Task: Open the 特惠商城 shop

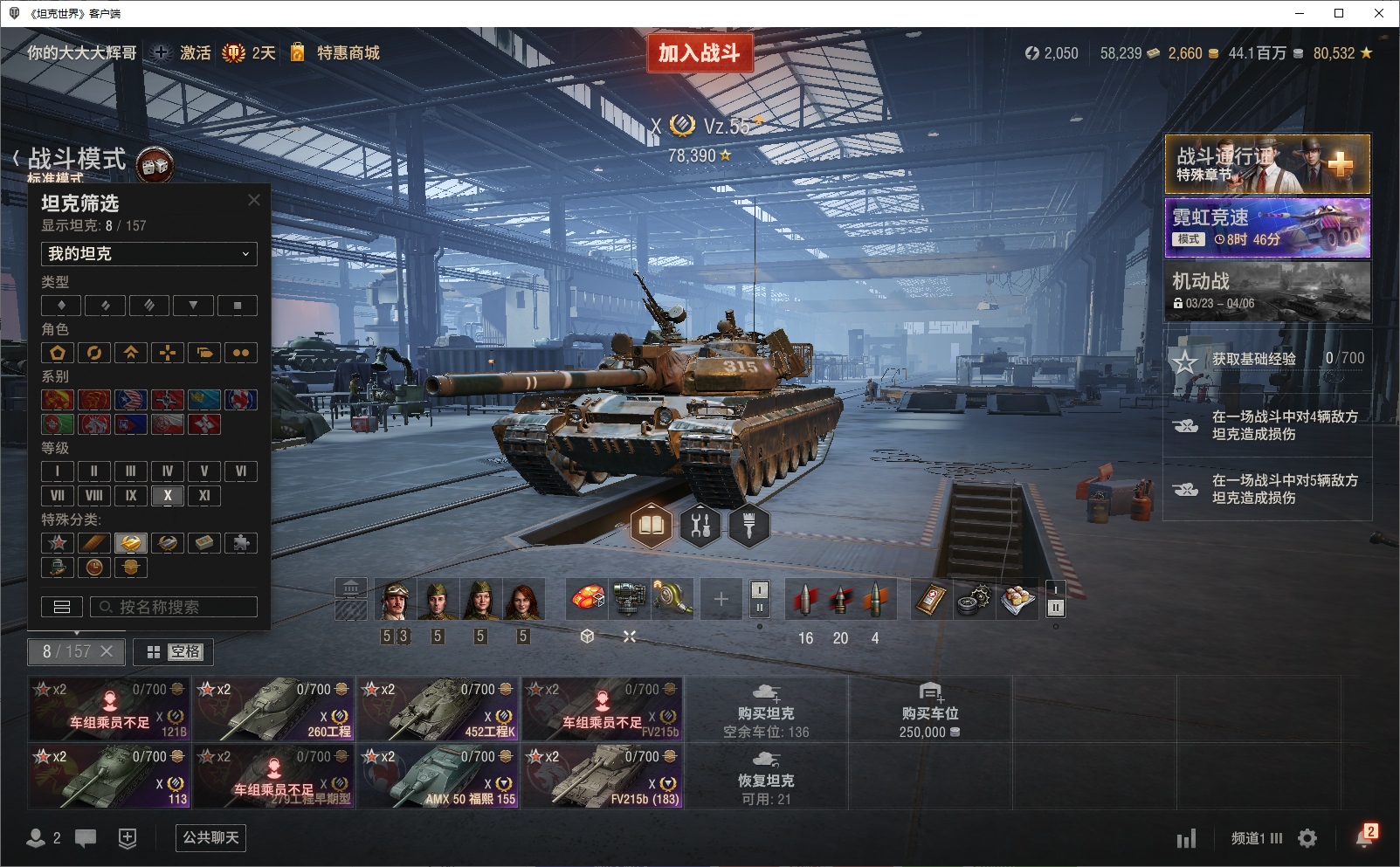Action: coord(348,53)
